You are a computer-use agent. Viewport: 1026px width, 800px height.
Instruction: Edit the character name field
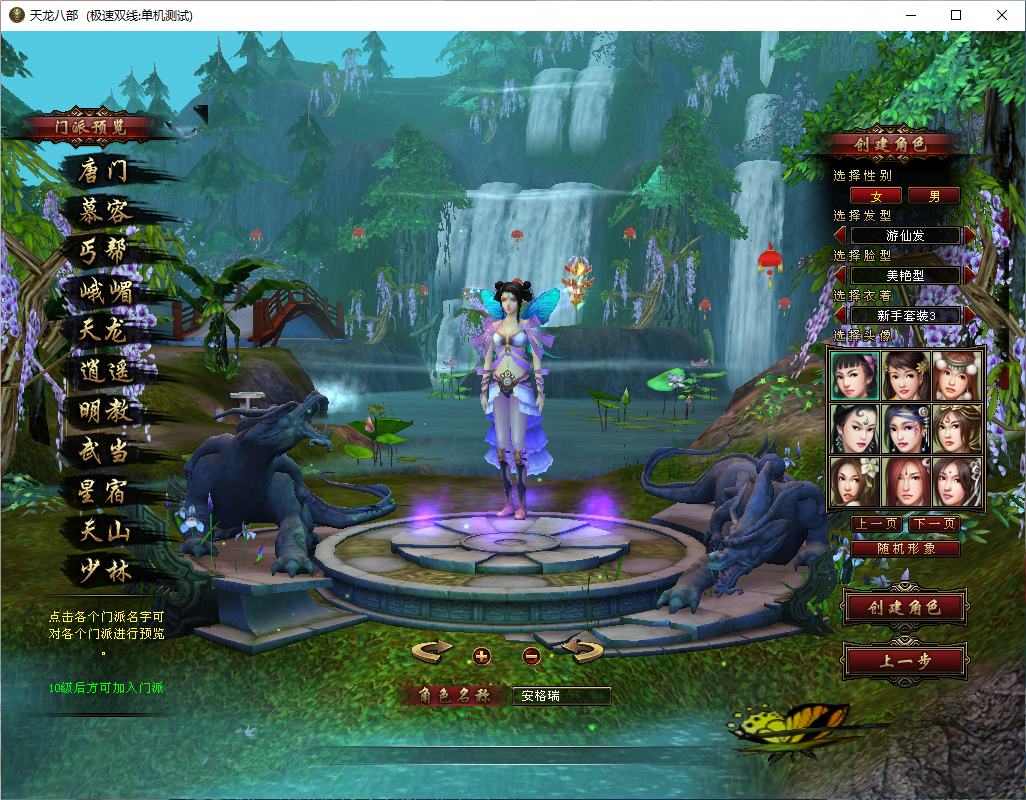coord(560,696)
